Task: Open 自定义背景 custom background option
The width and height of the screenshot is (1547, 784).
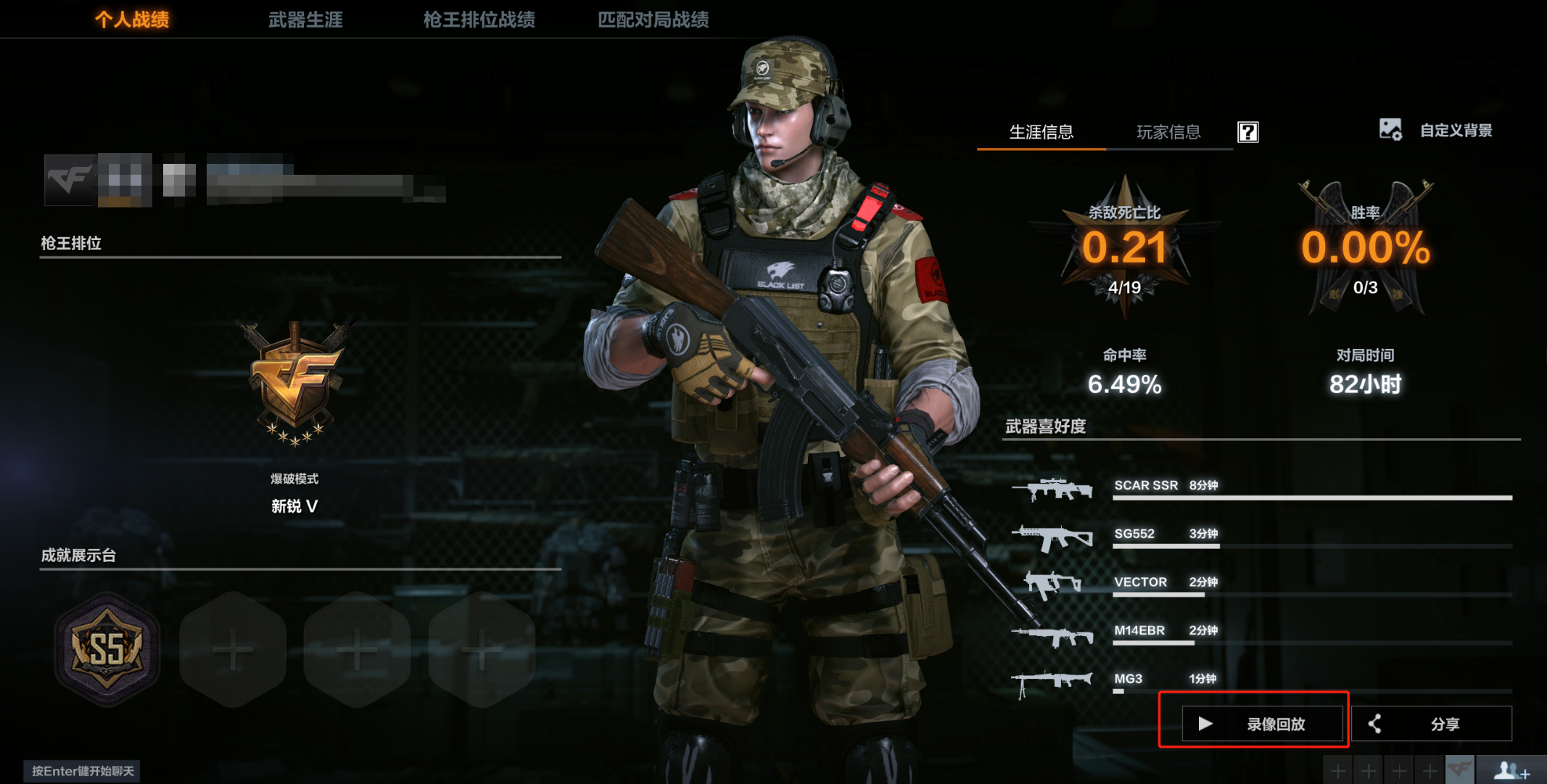Action: pyautogui.click(x=1436, y=131)
